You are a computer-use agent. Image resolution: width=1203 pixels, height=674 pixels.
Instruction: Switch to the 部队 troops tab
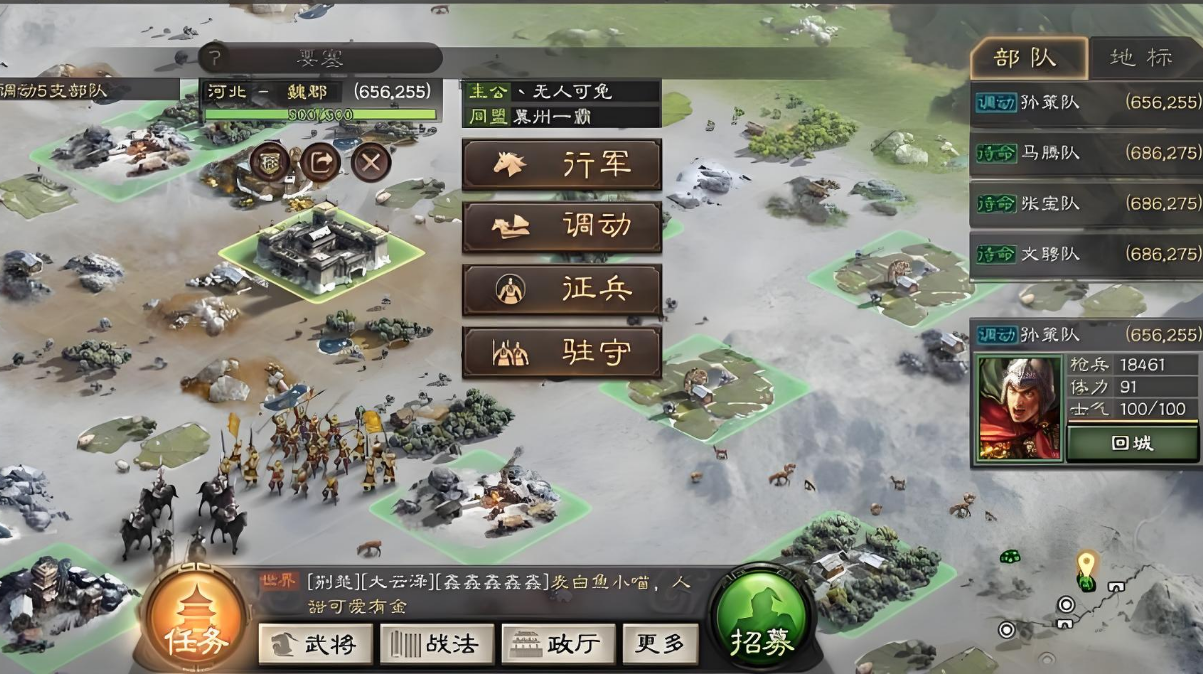[1027, 57]
